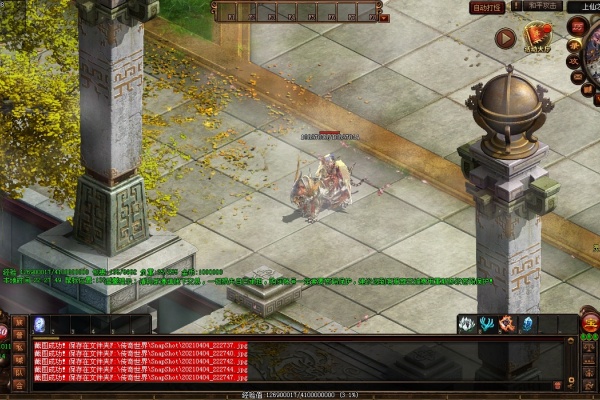Activate the orange flame skill icon
Screen dimensions: 600x400
tap(506, 324)
